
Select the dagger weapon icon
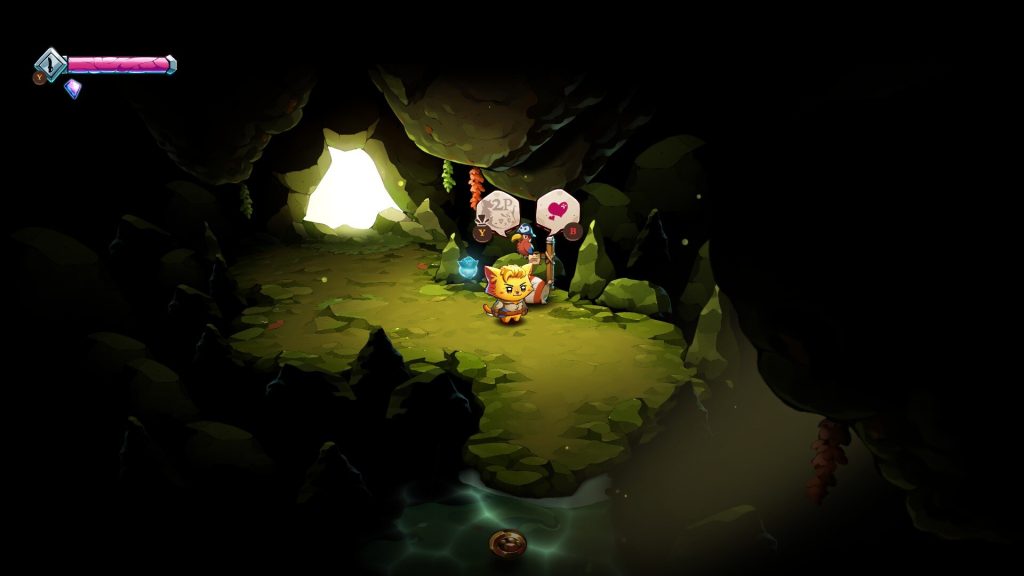click(50, 65)
